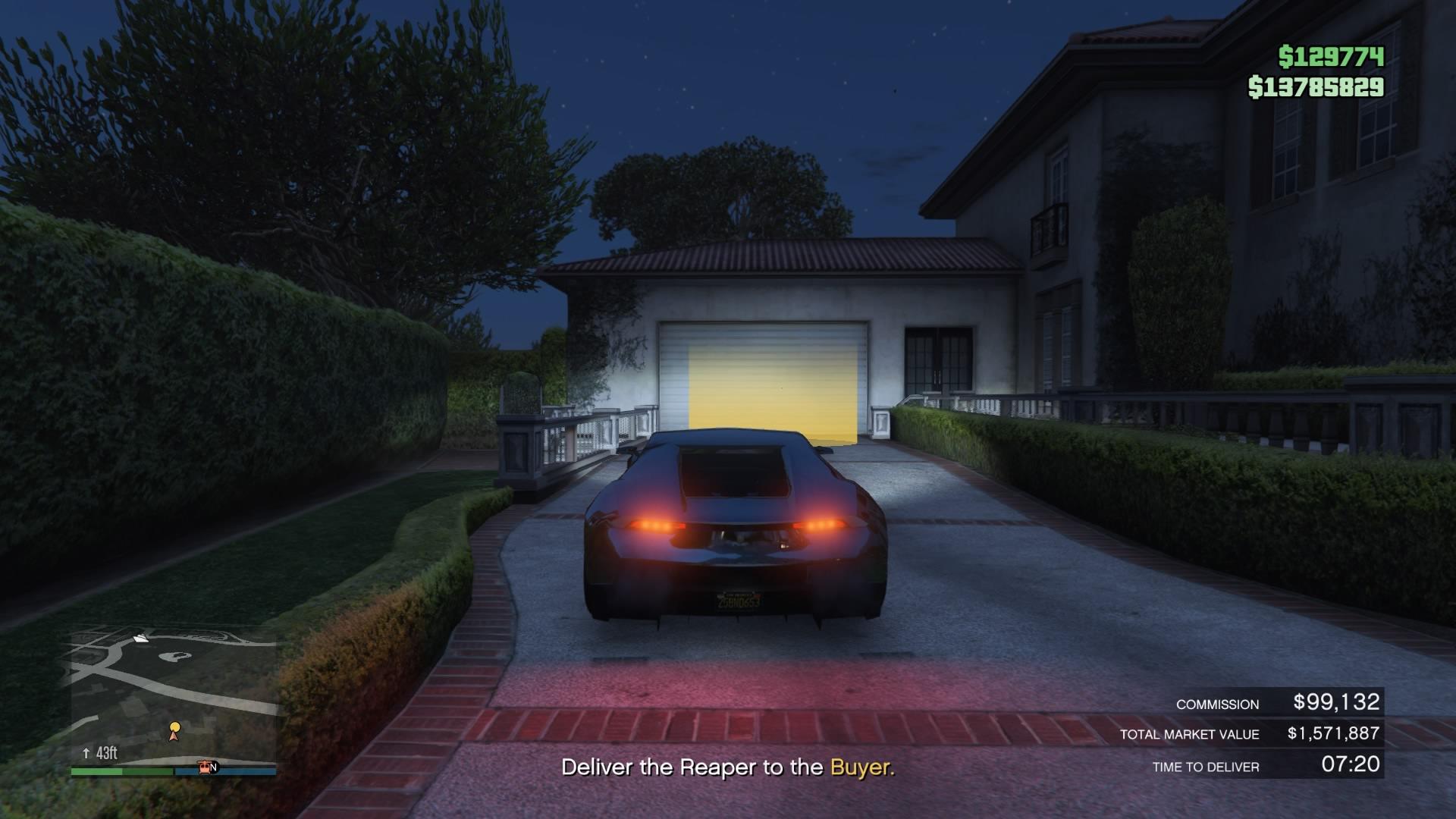Viewport: 1456px width, 819px height.
Task: Click the player arrow marker on minimap
Action: [x=174, y=737]
